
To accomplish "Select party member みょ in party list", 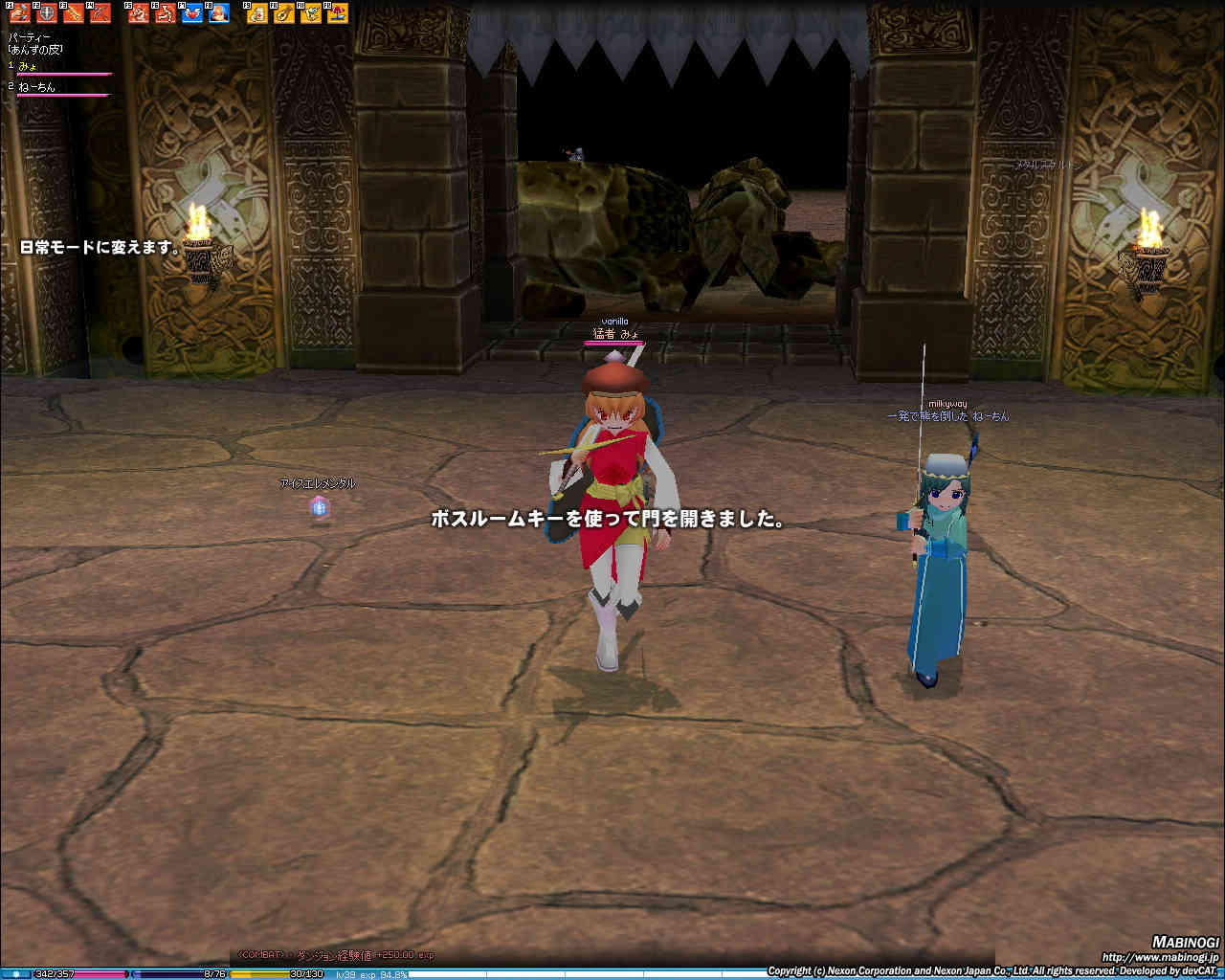I will [29, 65].
